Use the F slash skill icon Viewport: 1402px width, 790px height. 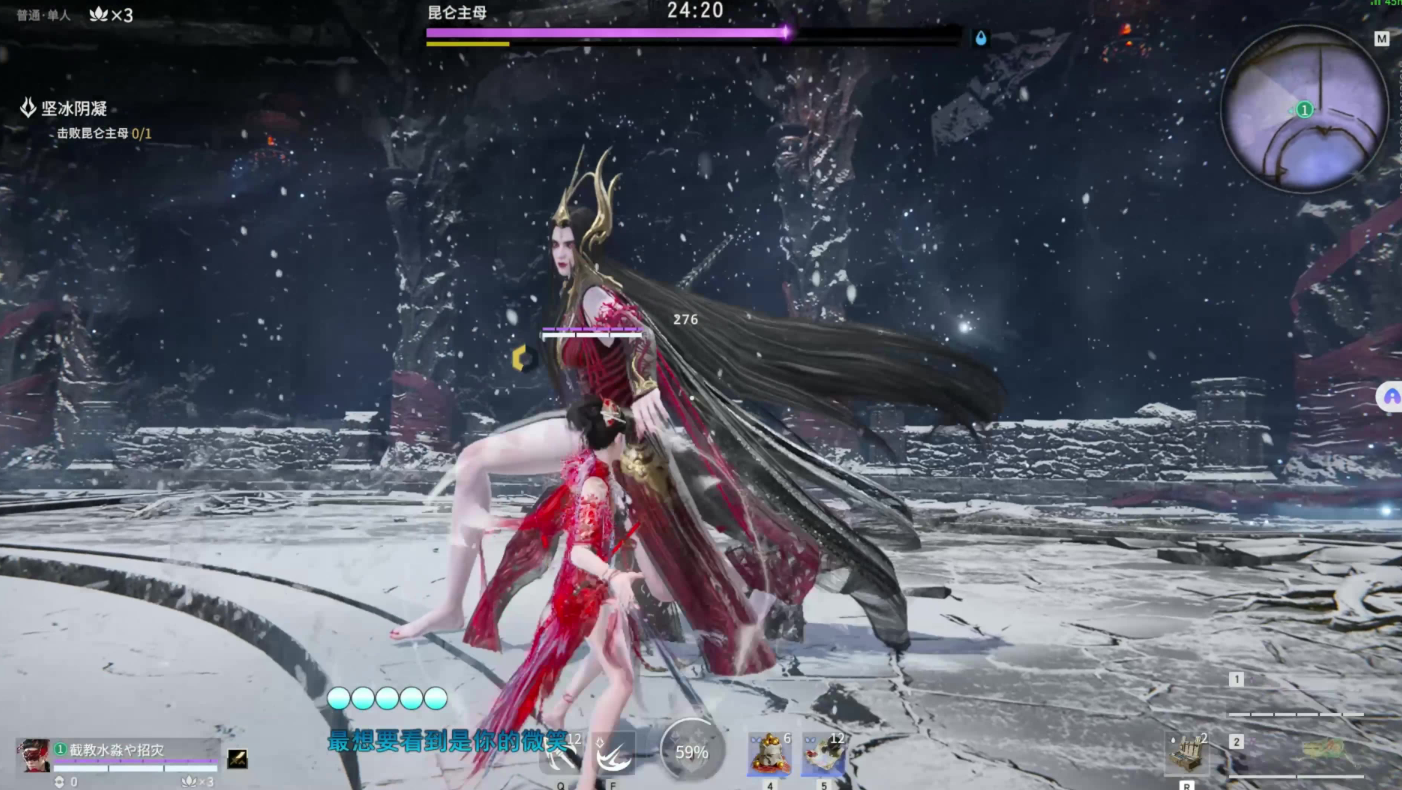coord(612,755)
